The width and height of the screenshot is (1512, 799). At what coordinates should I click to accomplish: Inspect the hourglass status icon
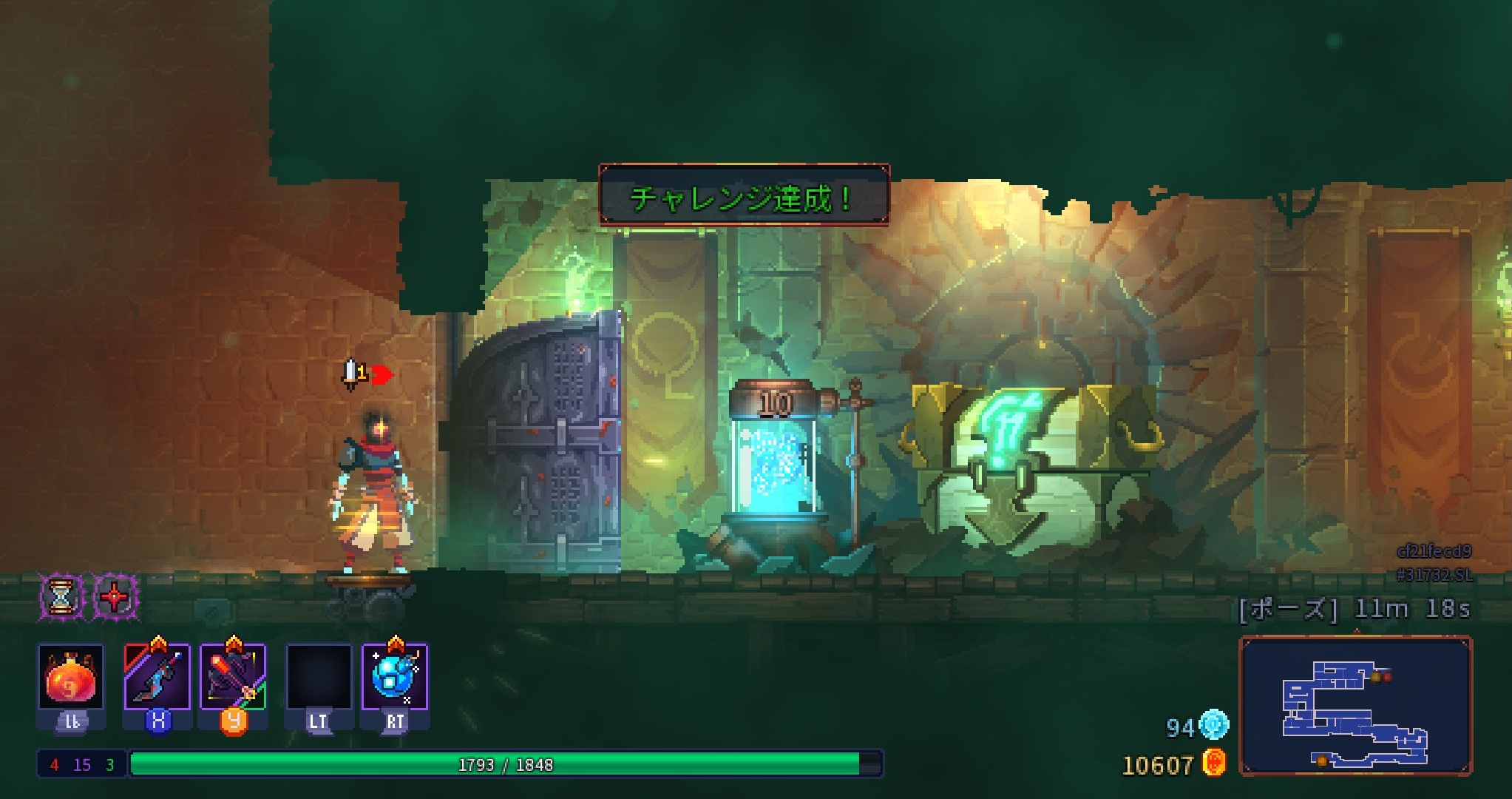pos(61,596)
